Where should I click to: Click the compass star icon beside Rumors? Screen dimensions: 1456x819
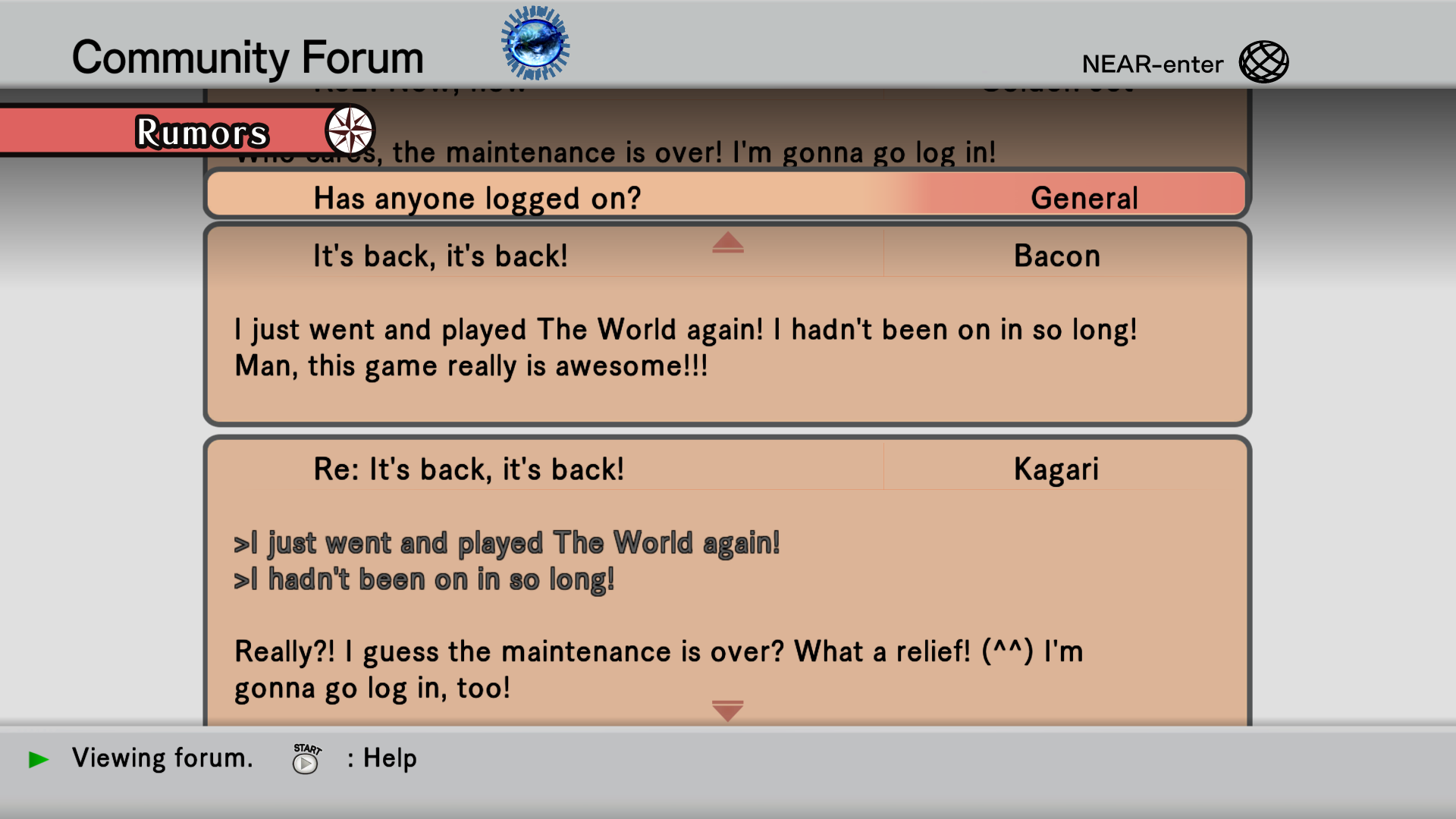350,130
